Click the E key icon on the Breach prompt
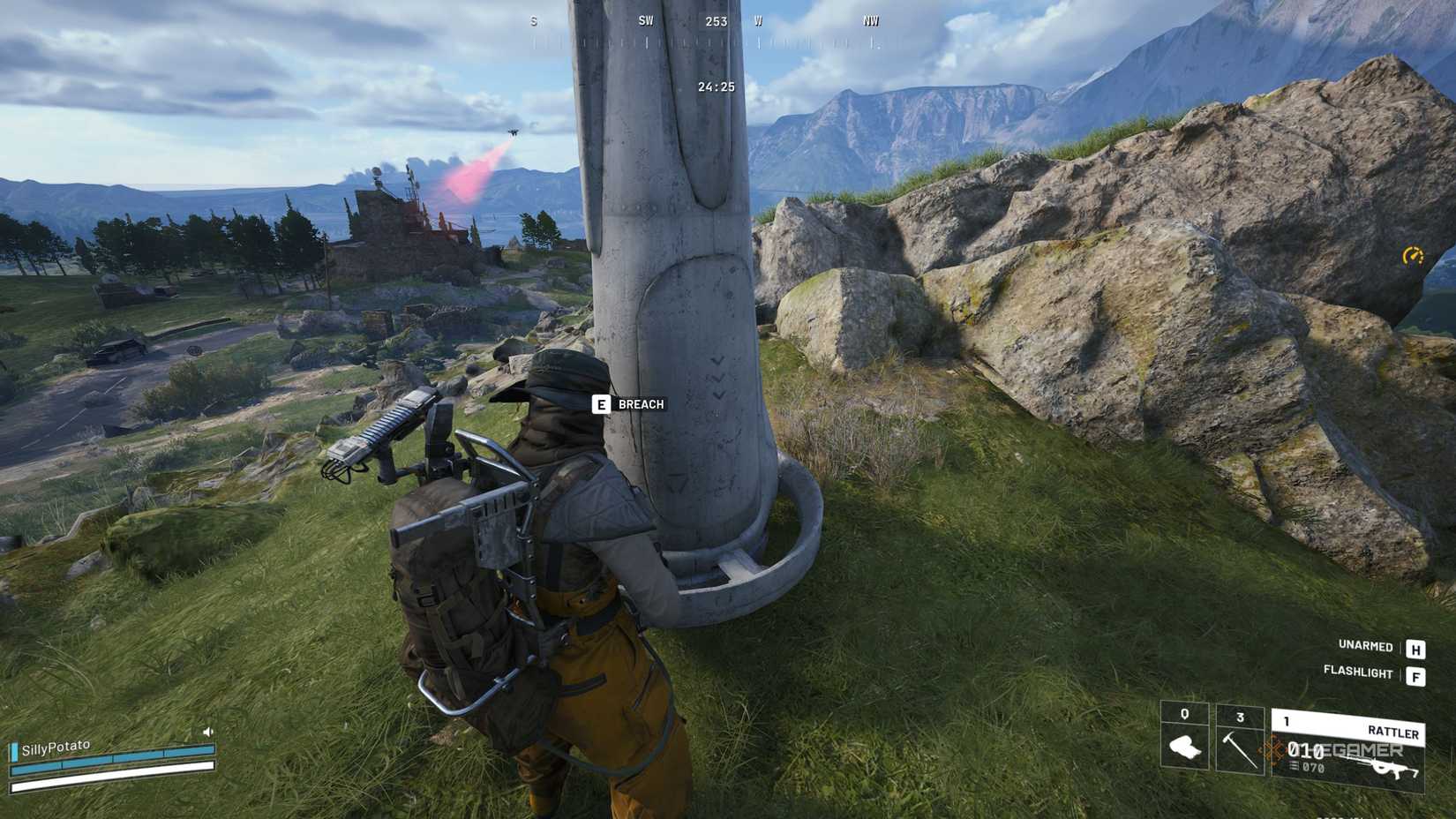The image size is (1456, 819). pos(601,404)
